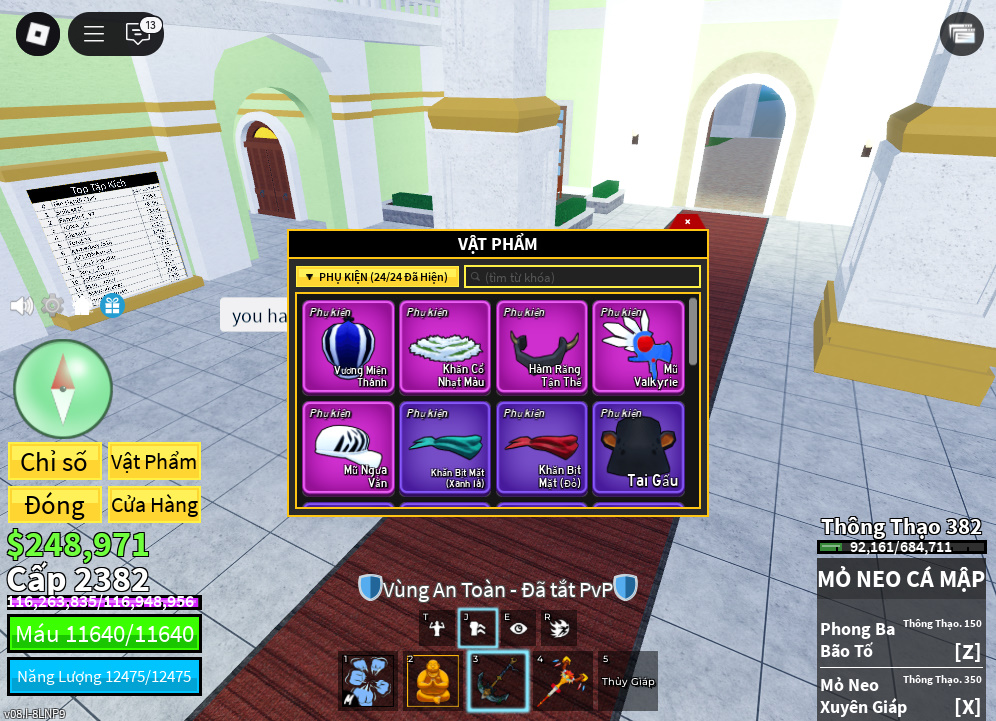
Task: Select the golden Buddha hotbar slot
Action: 432,681
